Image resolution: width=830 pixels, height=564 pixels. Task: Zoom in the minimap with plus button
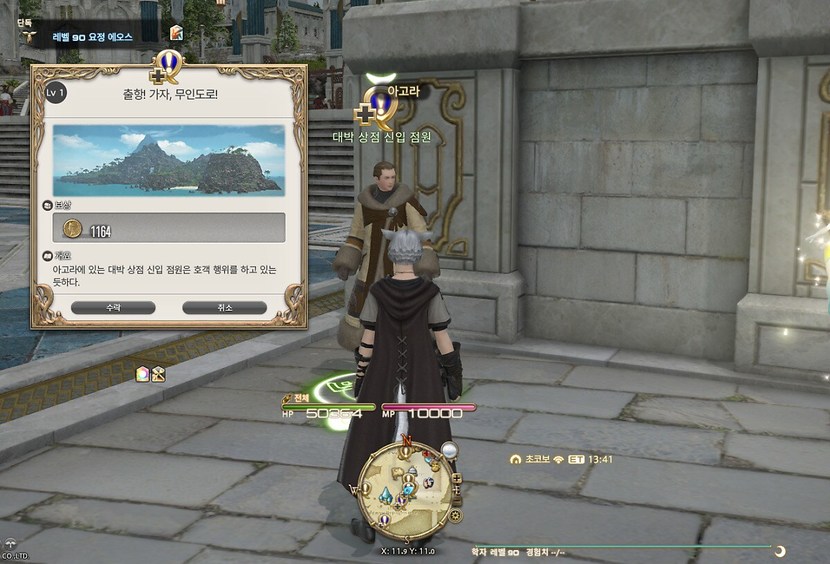click(456, 479)
